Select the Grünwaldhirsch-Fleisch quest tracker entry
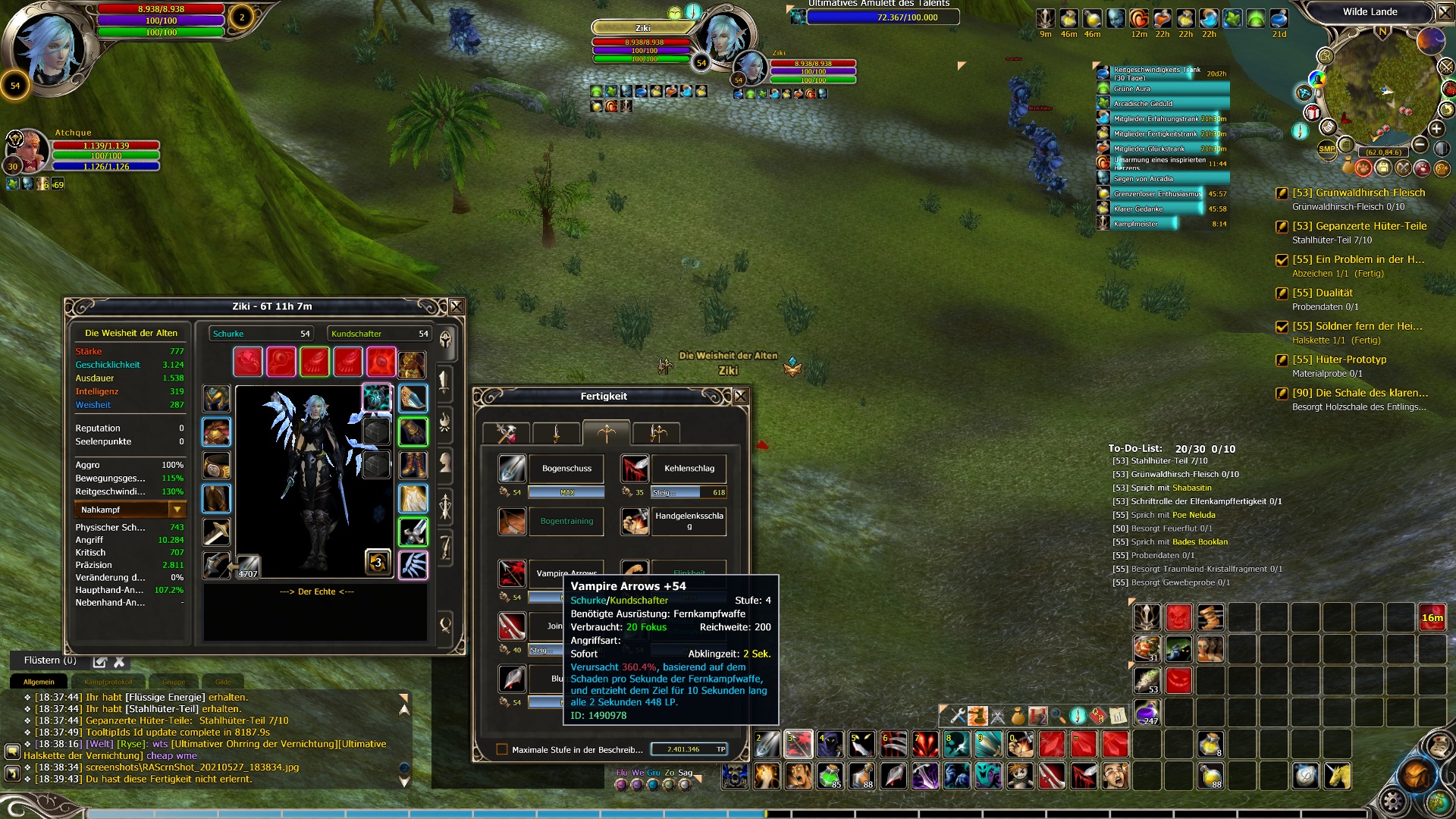 click(x=1358, y=193)
